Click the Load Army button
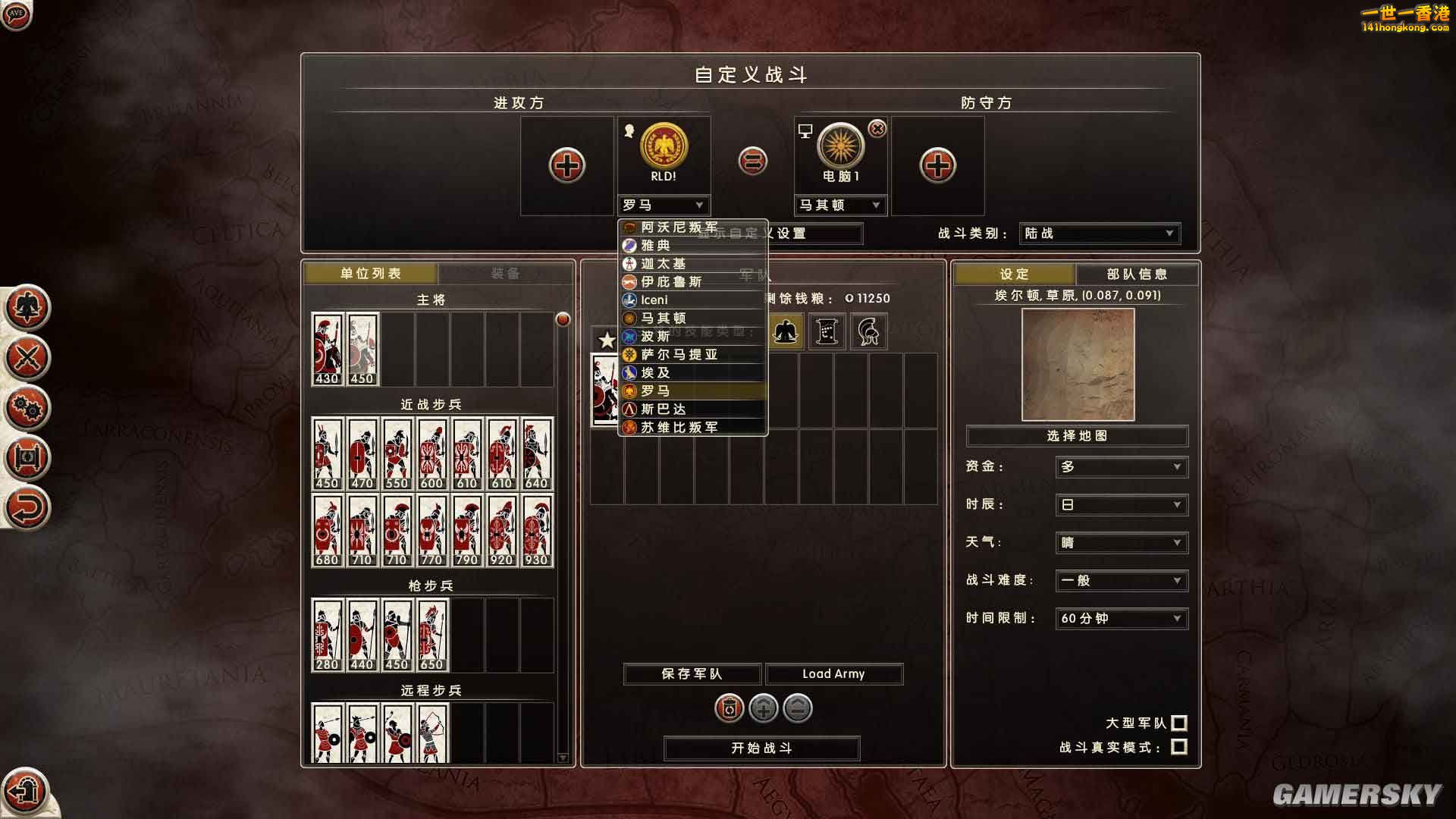This screenshot has width=1456, height=819. pyautogui.click(x=833, y=674)
